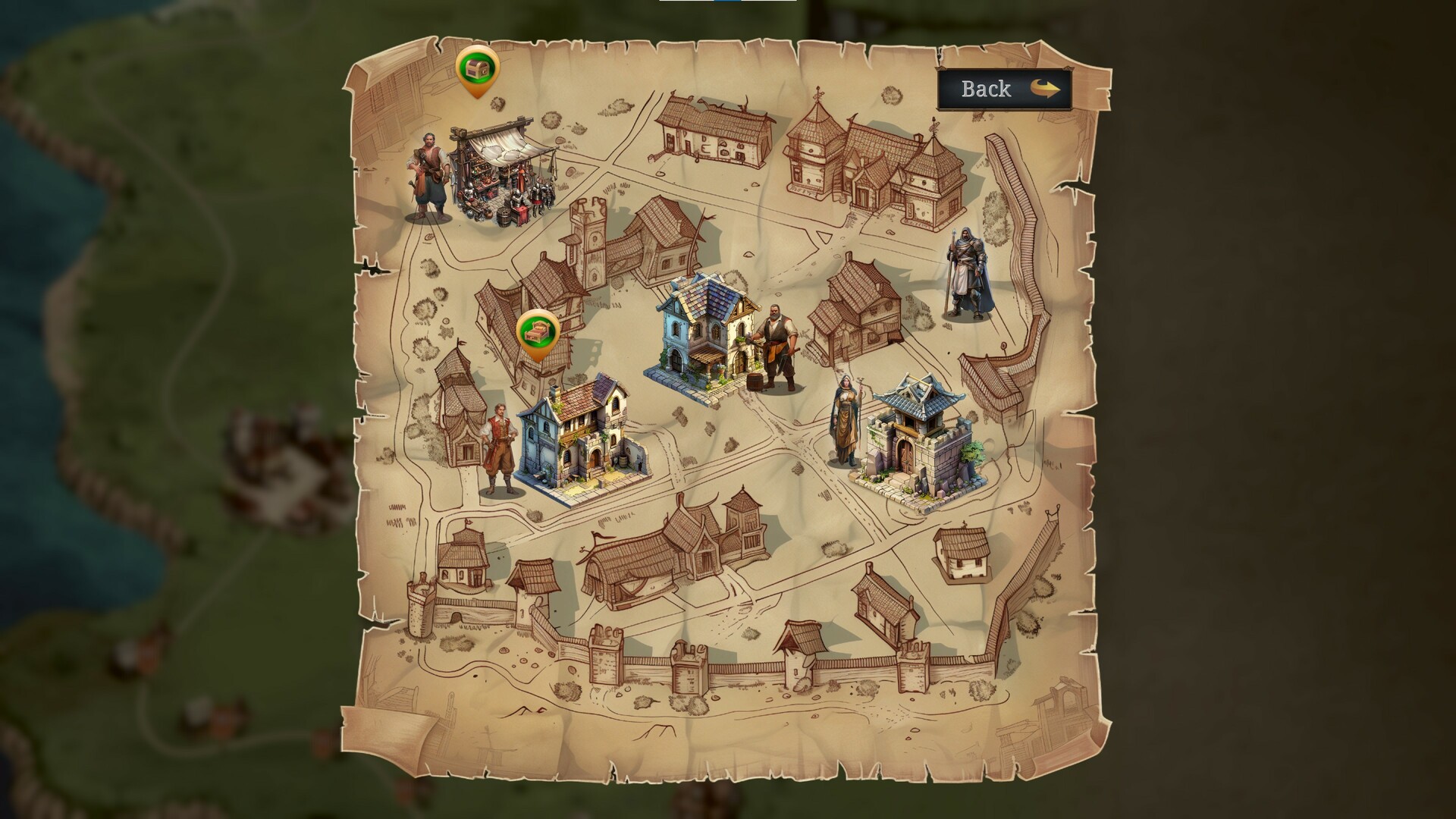Open the merchant standing beside his stall

(428, 178)
